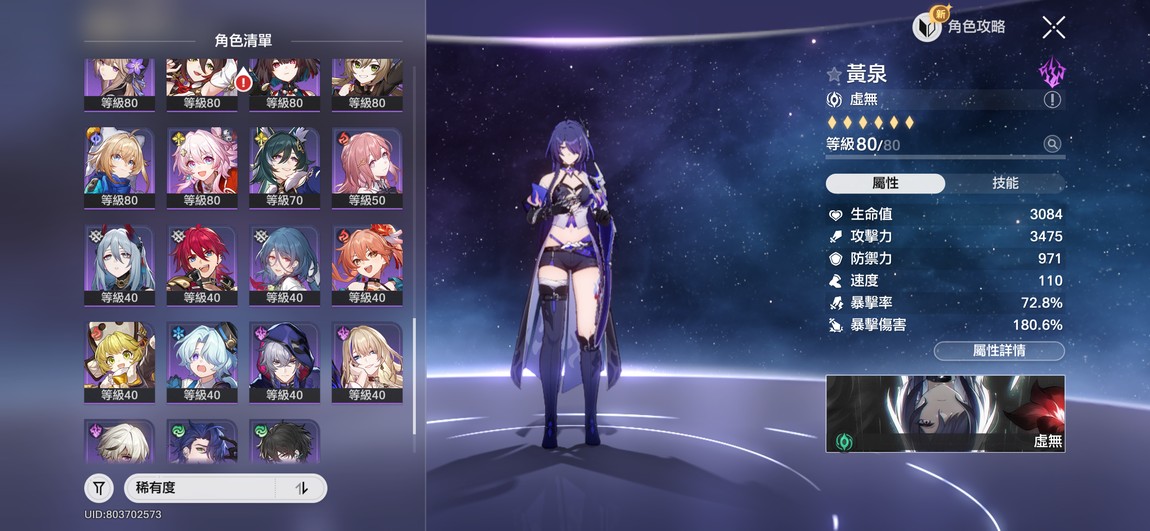Image resolution: width=1150 pixels, height=531 pixels.
Task: Pick the orange-haired level 40 character
Action: 367,264
